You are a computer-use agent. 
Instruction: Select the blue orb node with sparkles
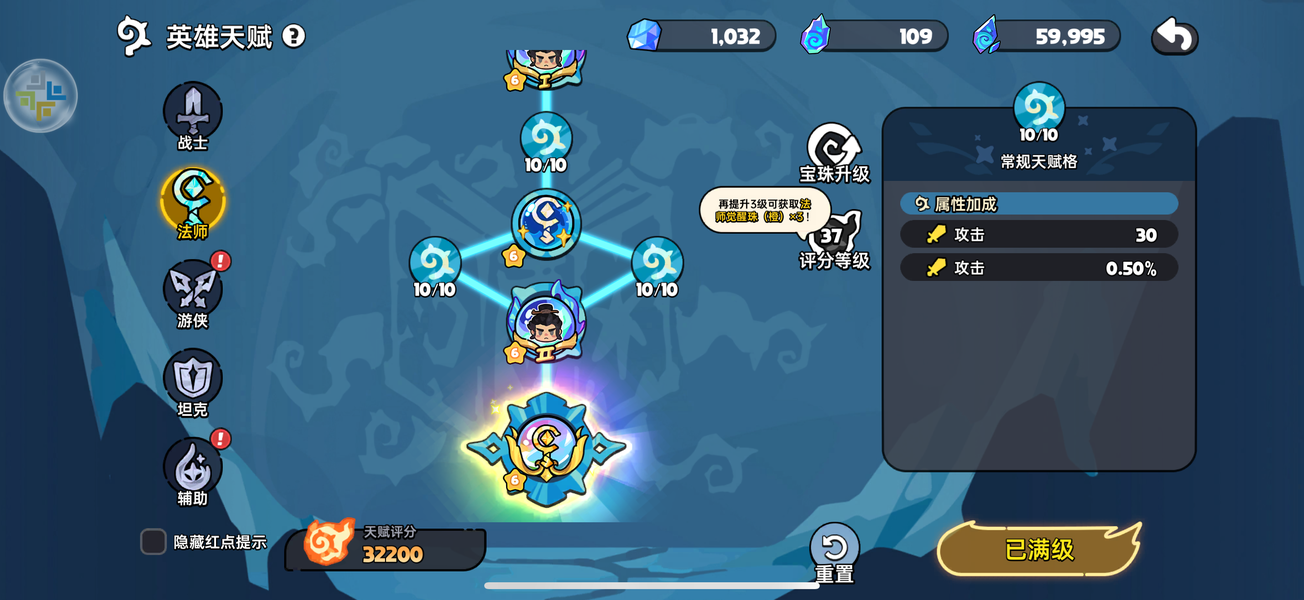(546, 224)
